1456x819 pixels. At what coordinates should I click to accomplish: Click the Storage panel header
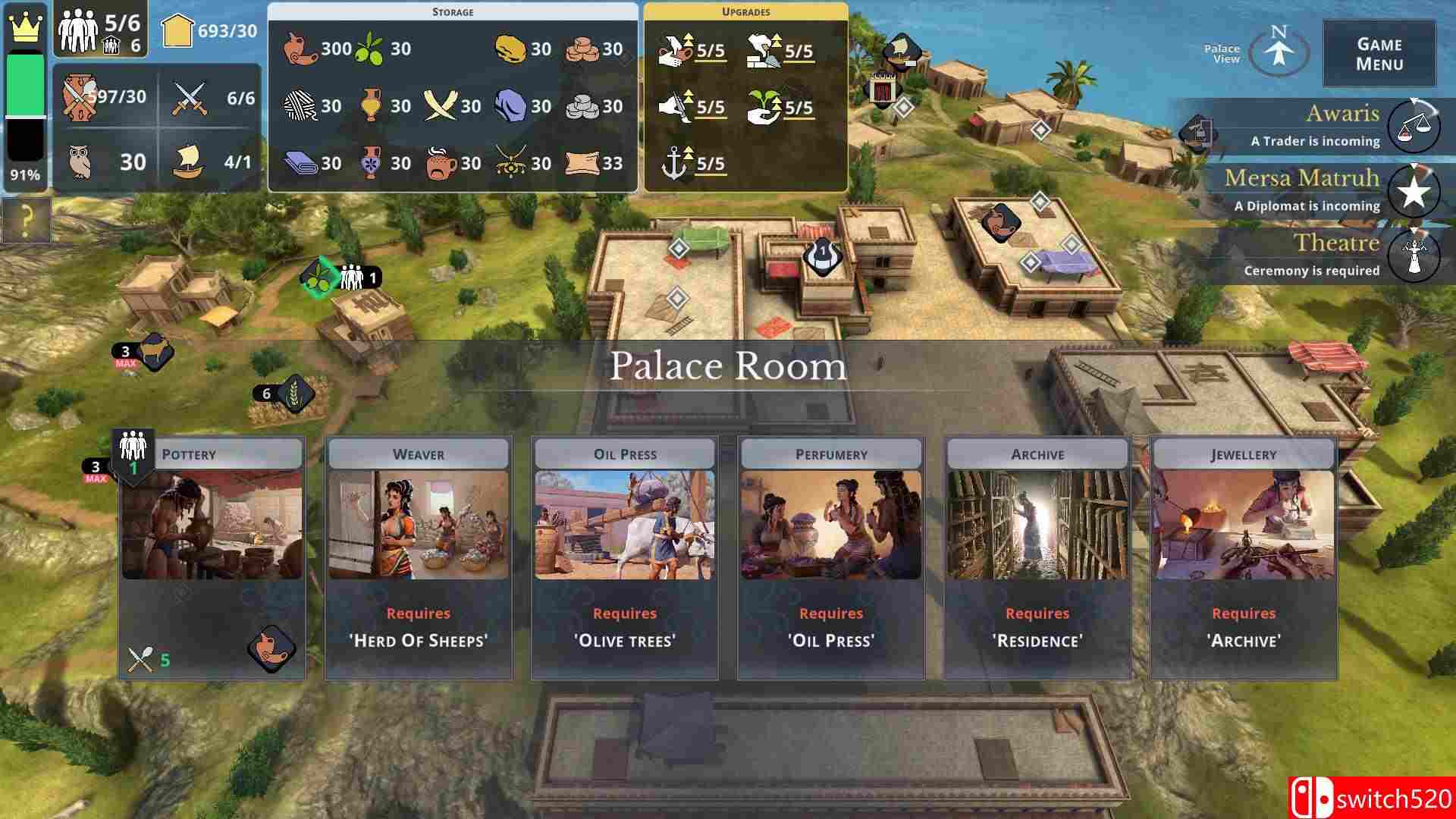tap(451, 11)
